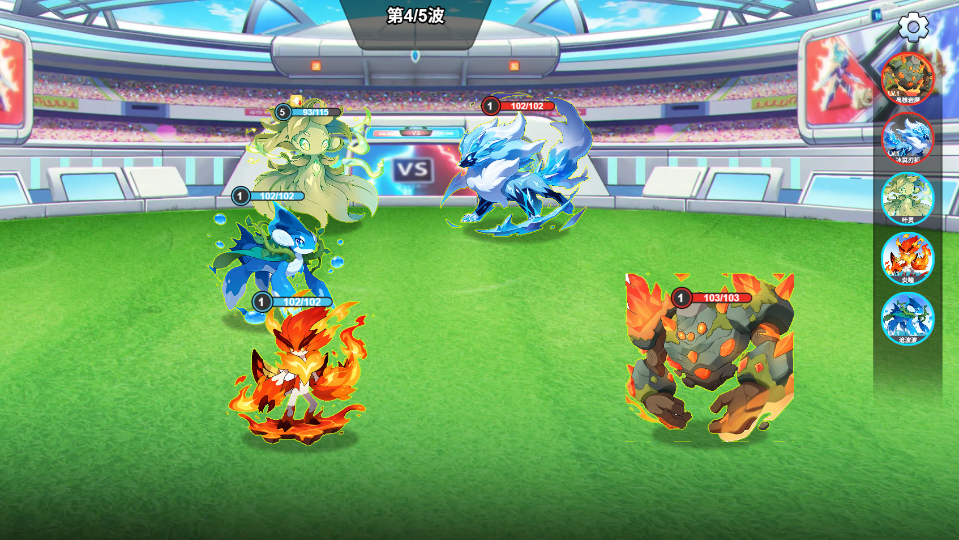
Task: Choose the ice wolf portrait in turn order
Action: [x=907, y=137]
